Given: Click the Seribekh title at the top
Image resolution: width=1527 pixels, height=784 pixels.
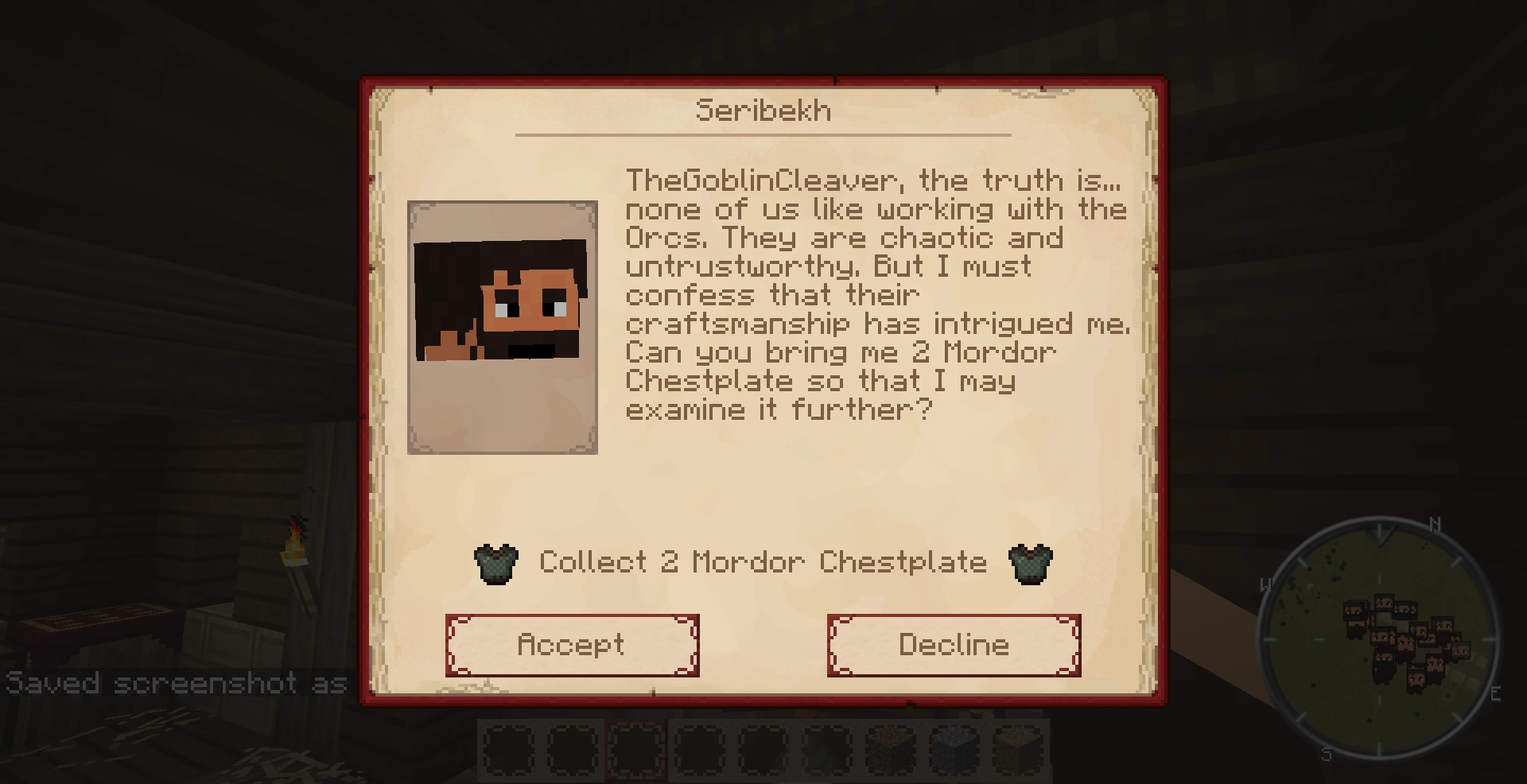Looking at the screenshot, I should tap(762, 111).
